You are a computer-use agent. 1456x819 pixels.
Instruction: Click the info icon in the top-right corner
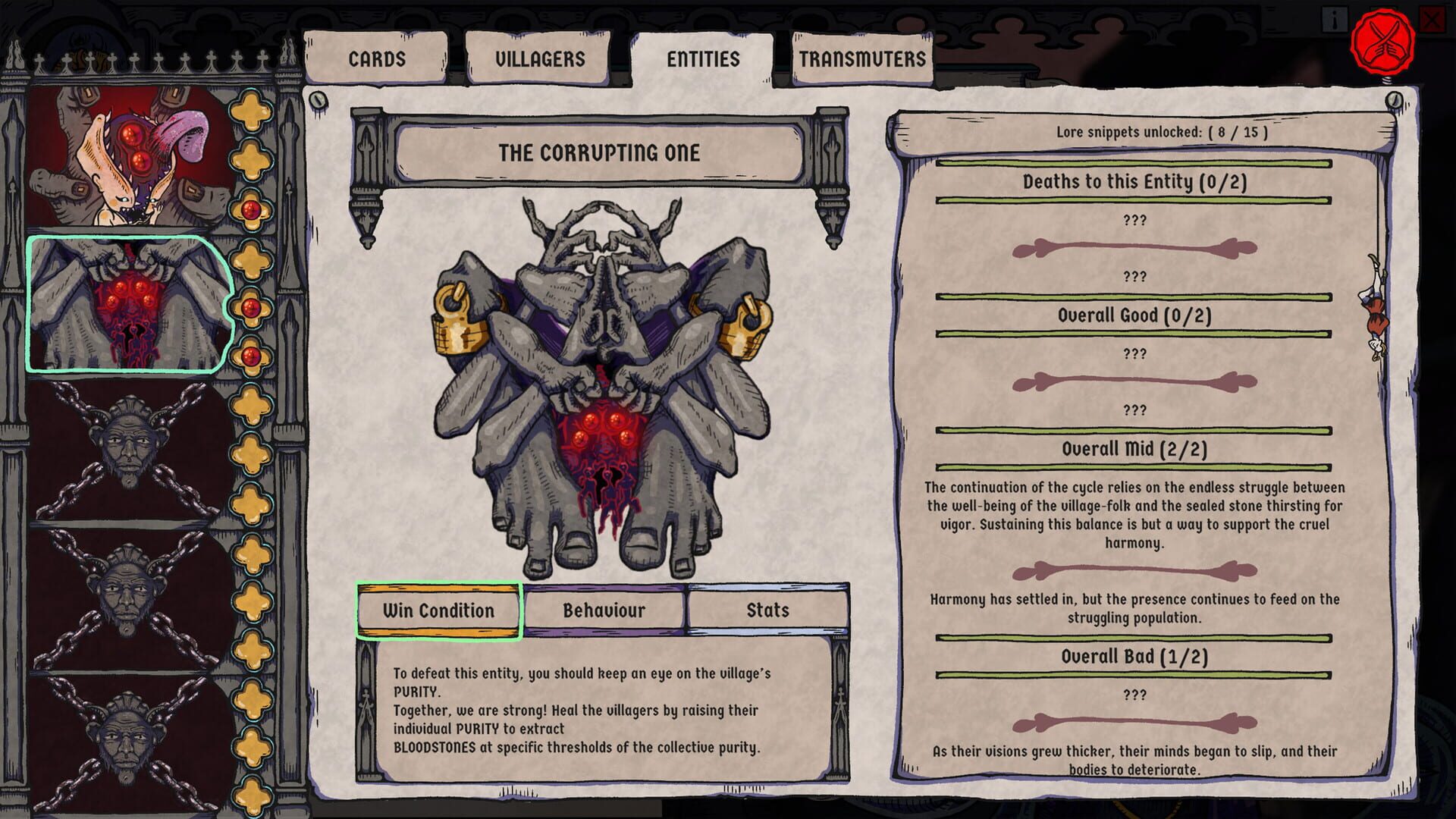coord(1335,19)
